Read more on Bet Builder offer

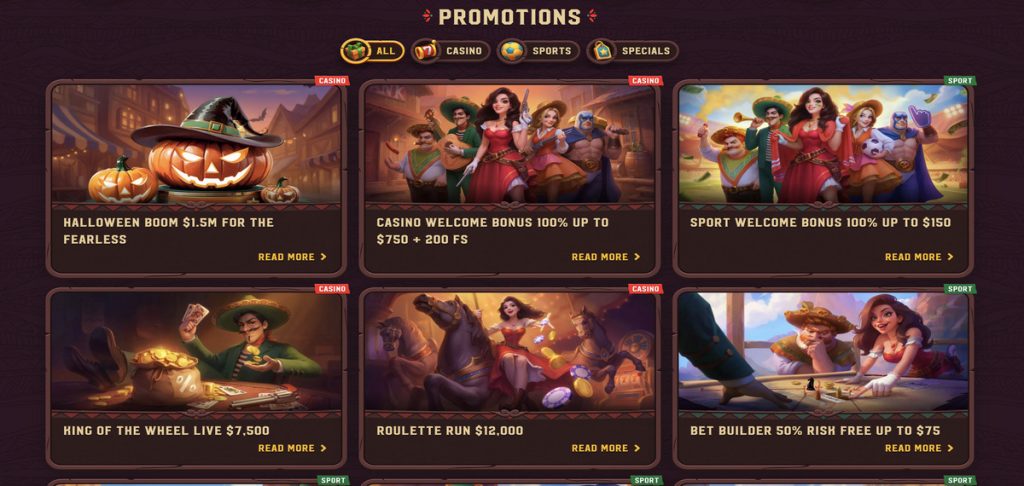(919, 448)
